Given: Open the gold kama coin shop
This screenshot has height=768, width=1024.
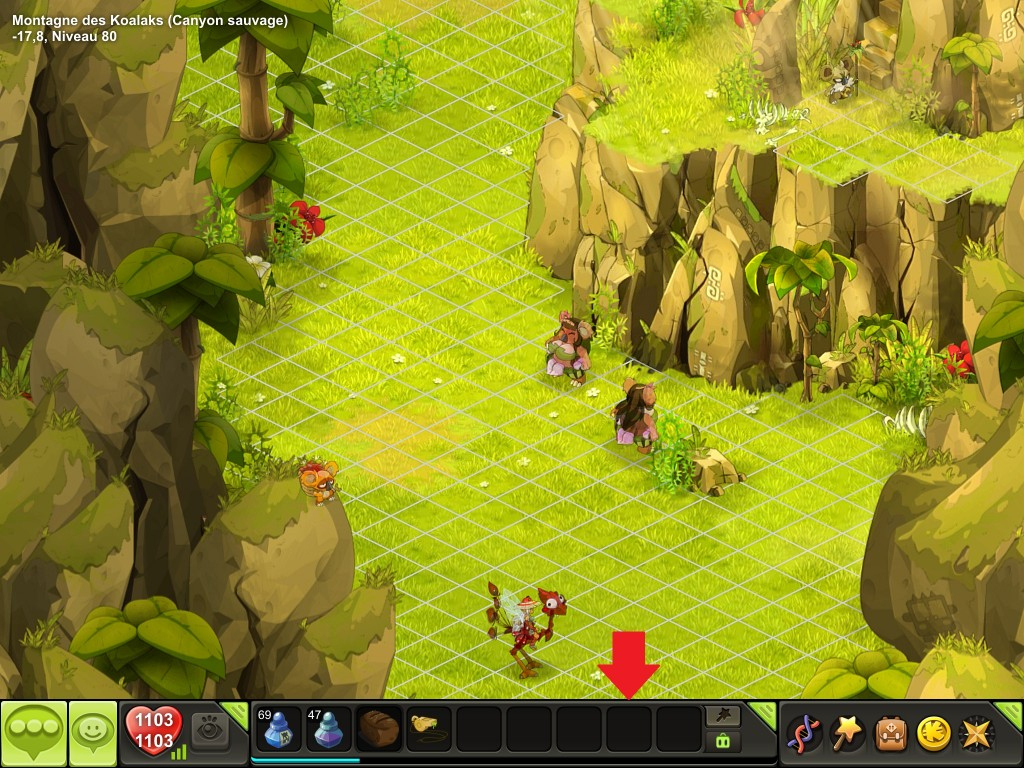Looking at the screenshot, I should pyautogui.click(x=935, y=733).
